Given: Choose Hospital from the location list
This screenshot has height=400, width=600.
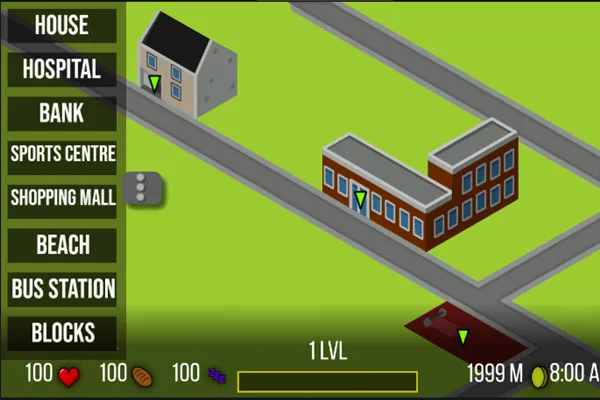Looking at the screenshot, I should click(62, 70).
